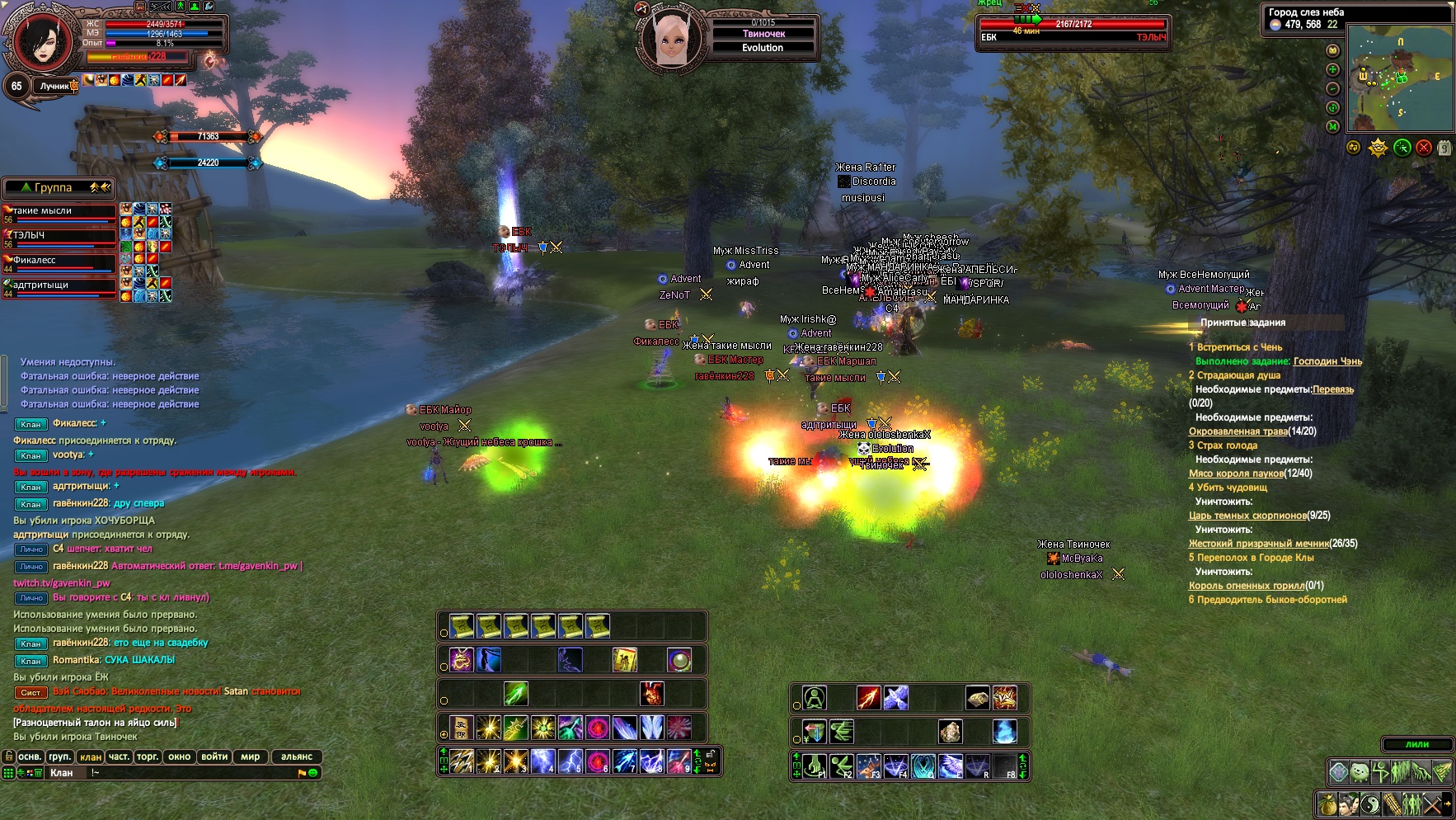
Task: Open the crossed sword and hammer menu
Action: point(1433,803)
